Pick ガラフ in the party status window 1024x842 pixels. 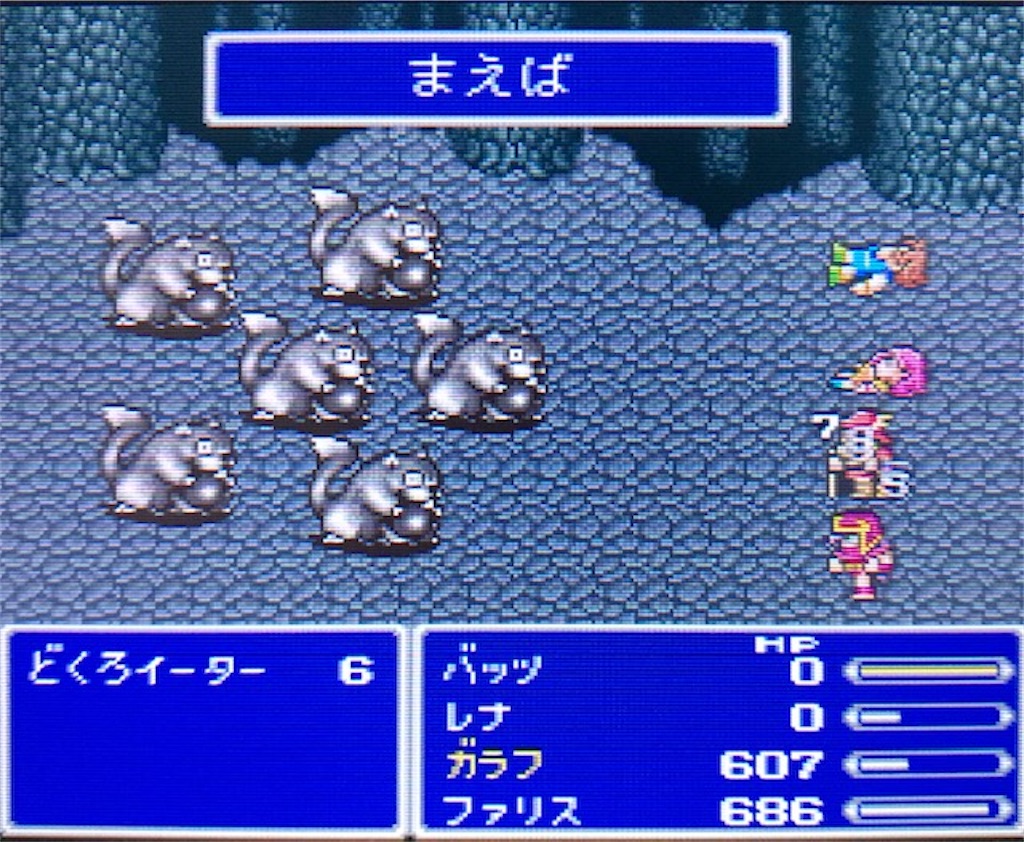point(493,764)
